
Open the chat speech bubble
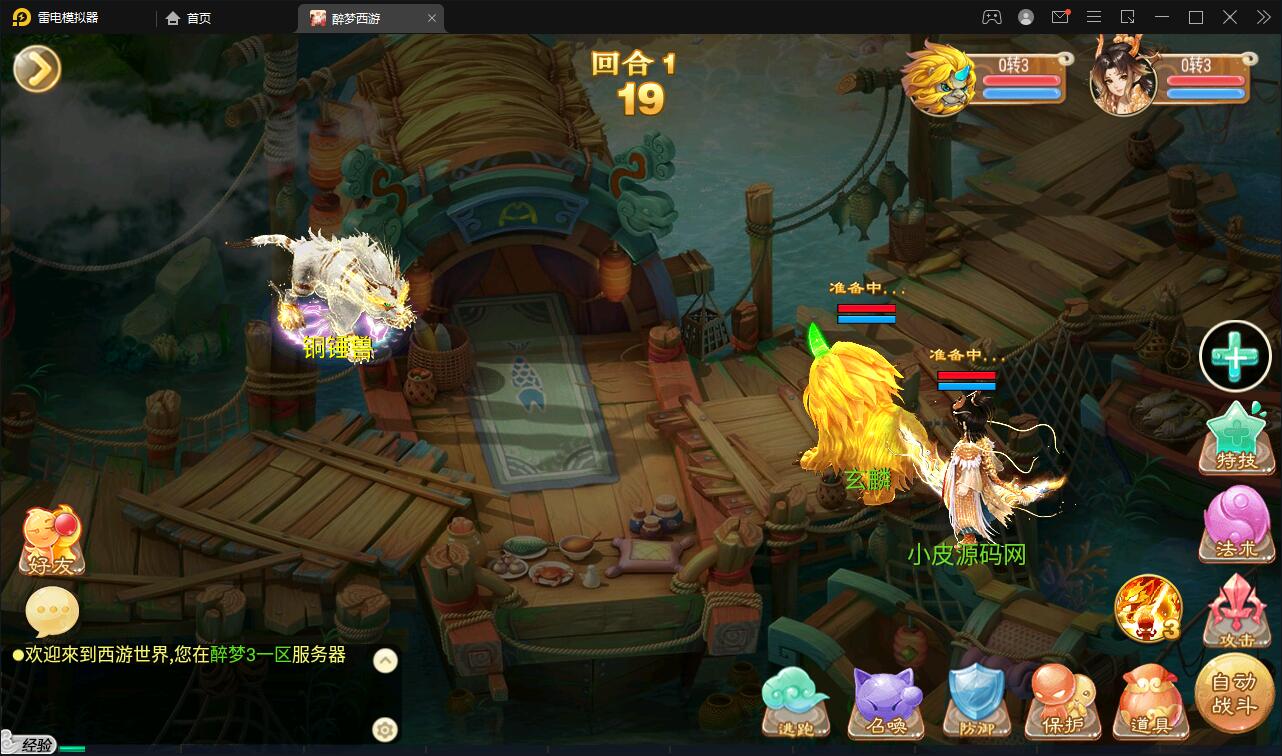52,611
